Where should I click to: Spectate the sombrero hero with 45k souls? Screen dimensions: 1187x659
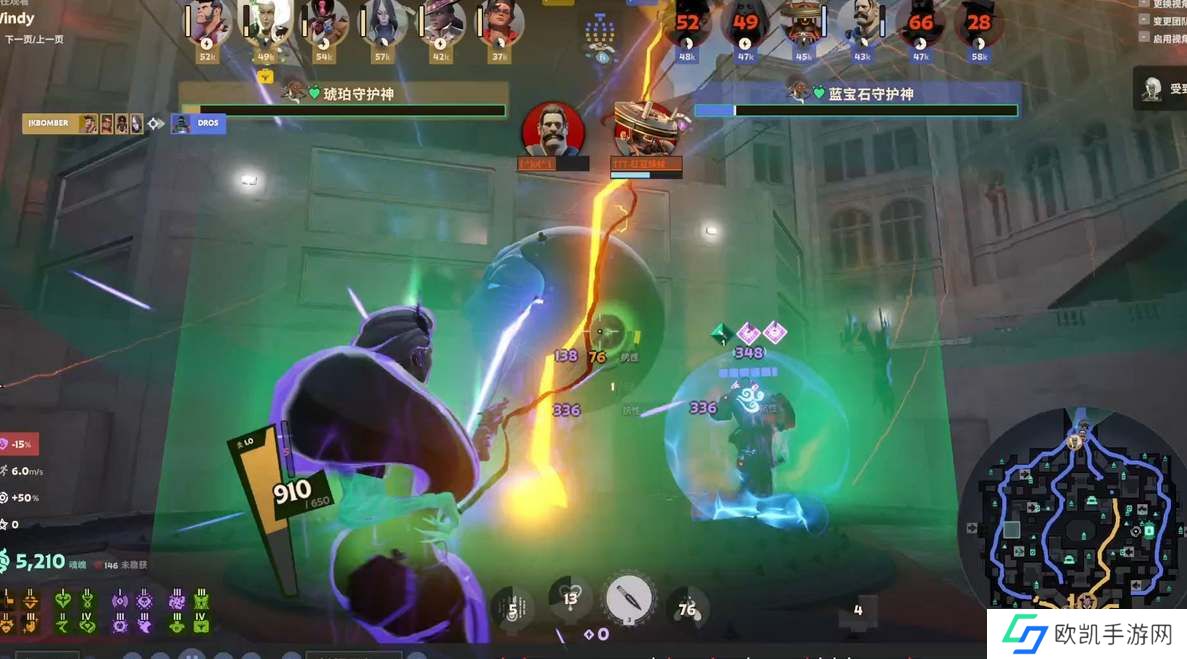tap(804, 22)
